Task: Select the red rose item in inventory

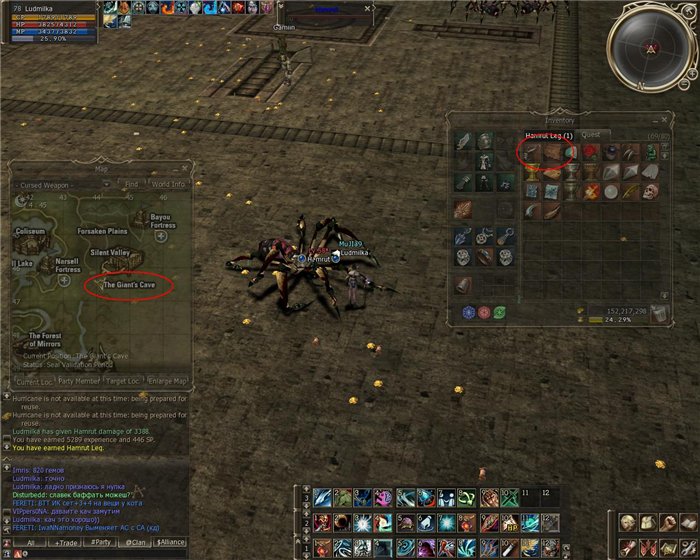Action: pyautogui.click(x=590, y=152)
